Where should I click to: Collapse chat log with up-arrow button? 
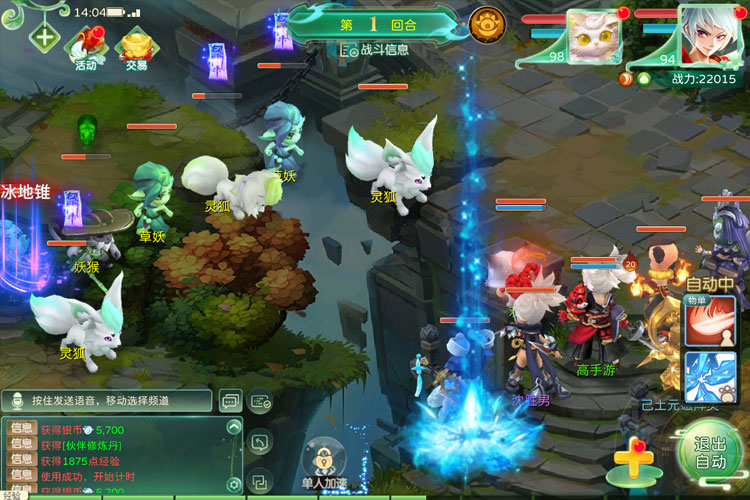(234, 426)
